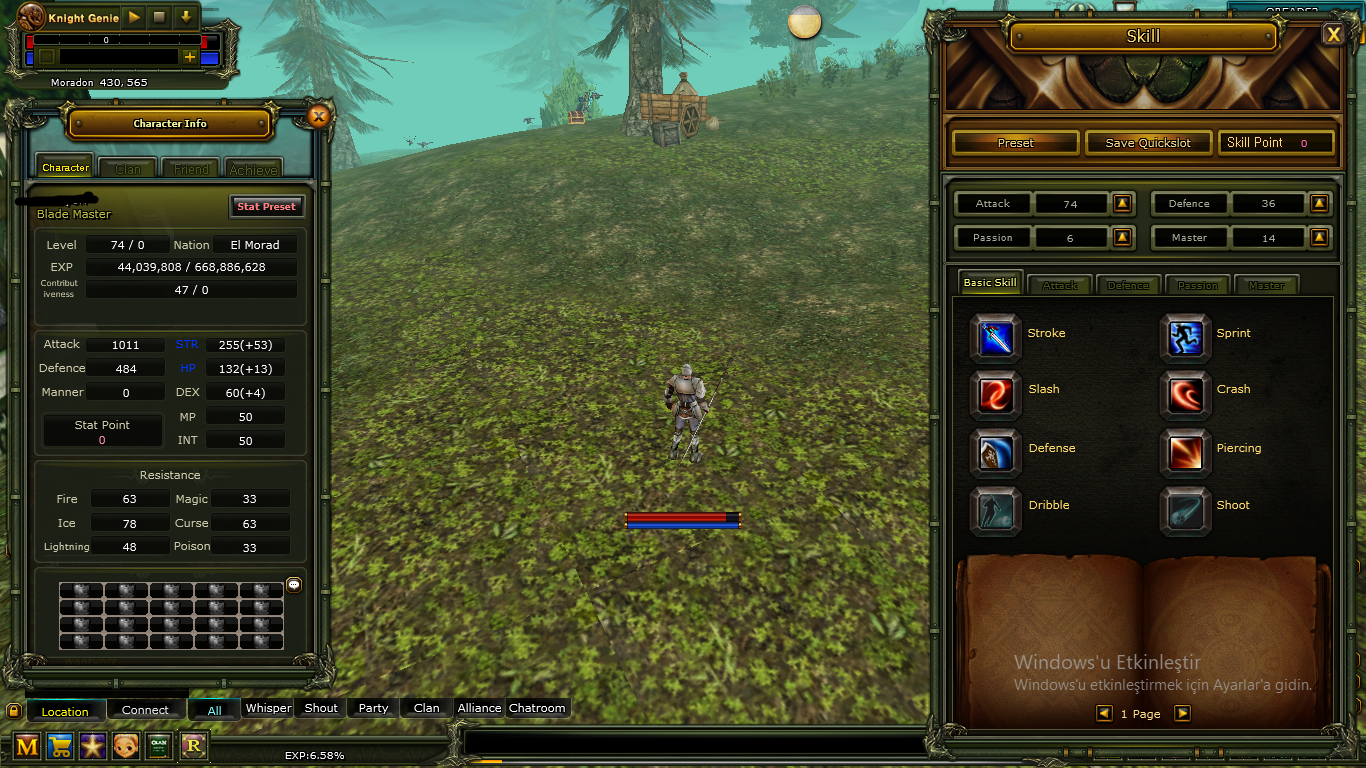The width and height of the screenshot is (1366, 768).
Task: Switch chat to the All channel
Action: click(214, 708)
